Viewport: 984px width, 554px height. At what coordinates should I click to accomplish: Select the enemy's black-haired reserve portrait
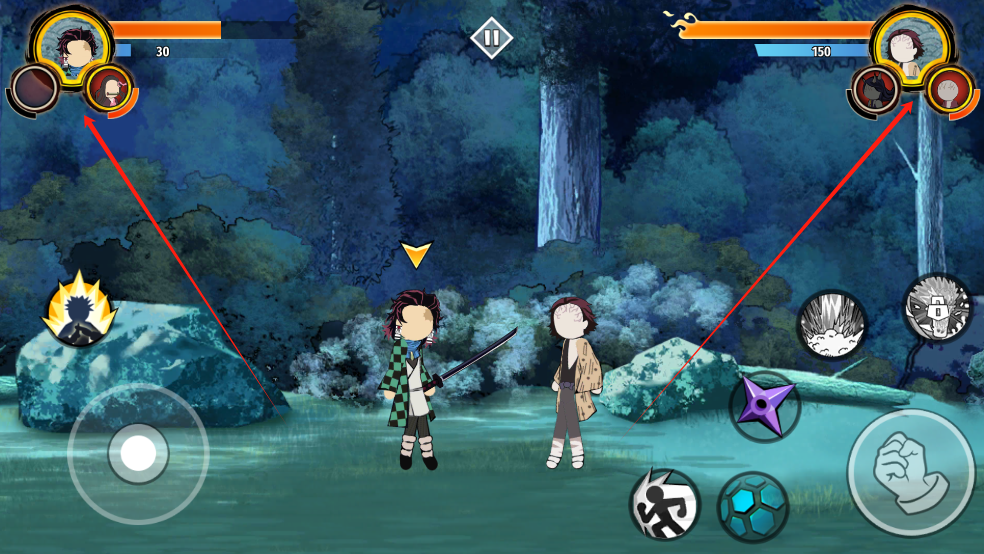coord(877,90)
